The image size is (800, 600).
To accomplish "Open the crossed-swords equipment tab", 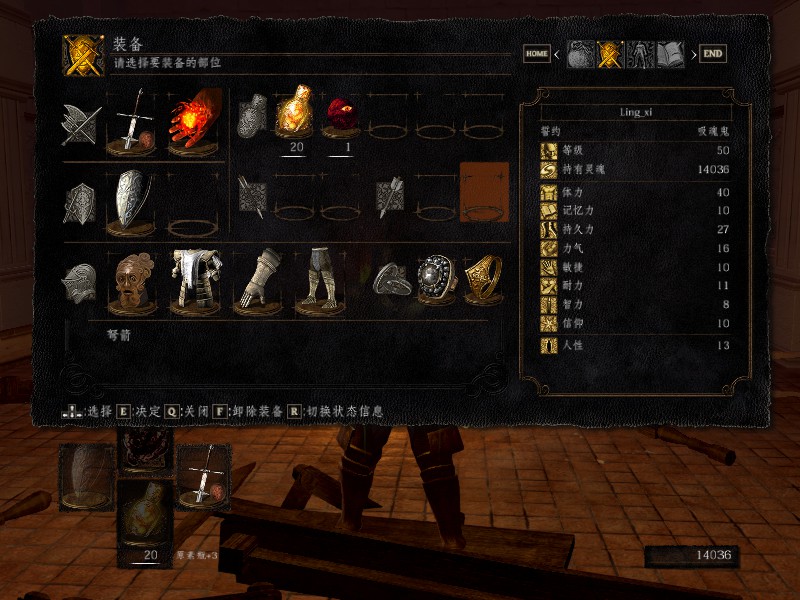I will click(x=610, y=54).
